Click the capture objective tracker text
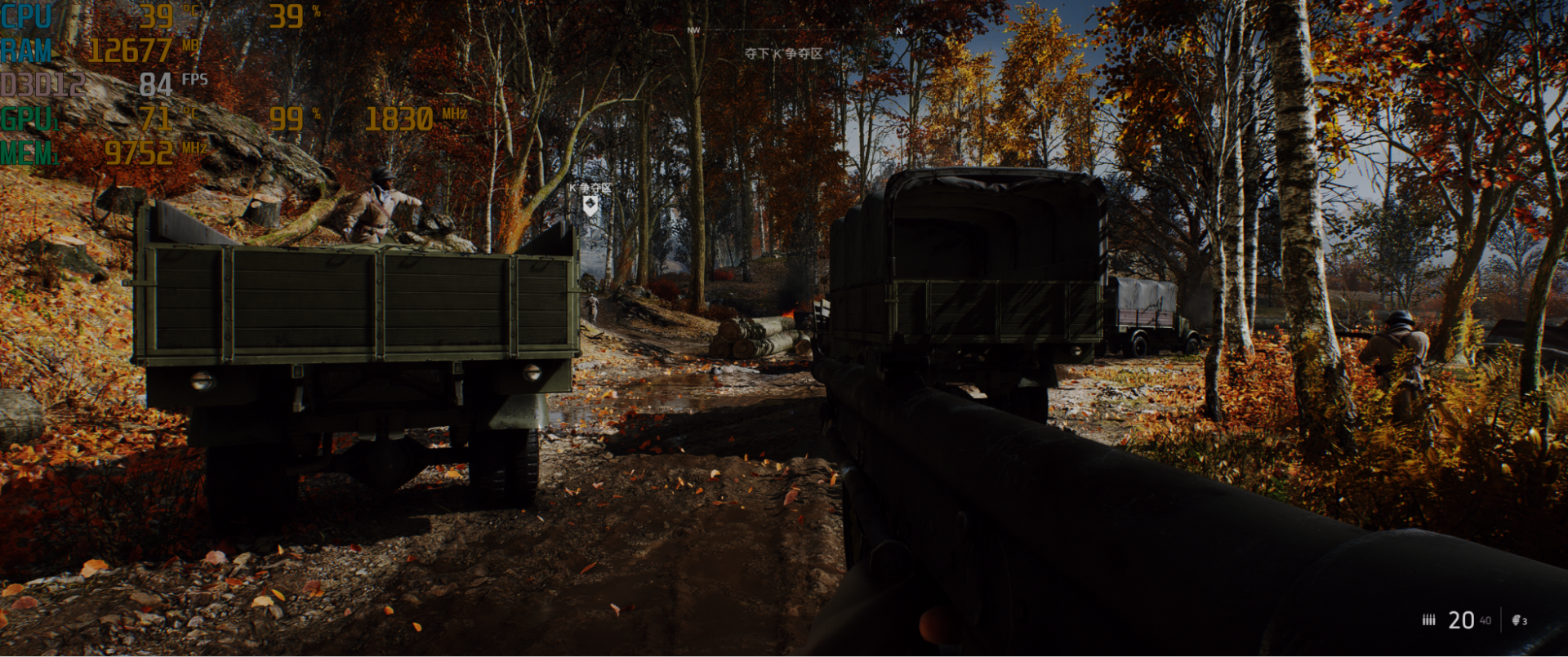Image resolution: width=1568 pixels, height=657 pixels. (x=782, y=54)
